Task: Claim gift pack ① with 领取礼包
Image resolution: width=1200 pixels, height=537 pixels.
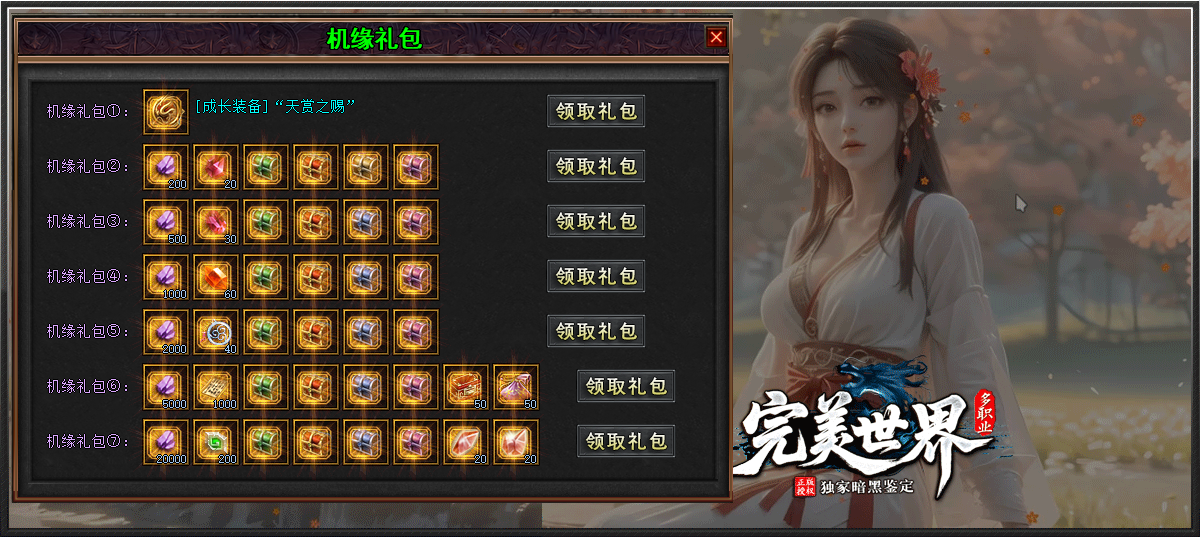Action: tap(596, 111)
